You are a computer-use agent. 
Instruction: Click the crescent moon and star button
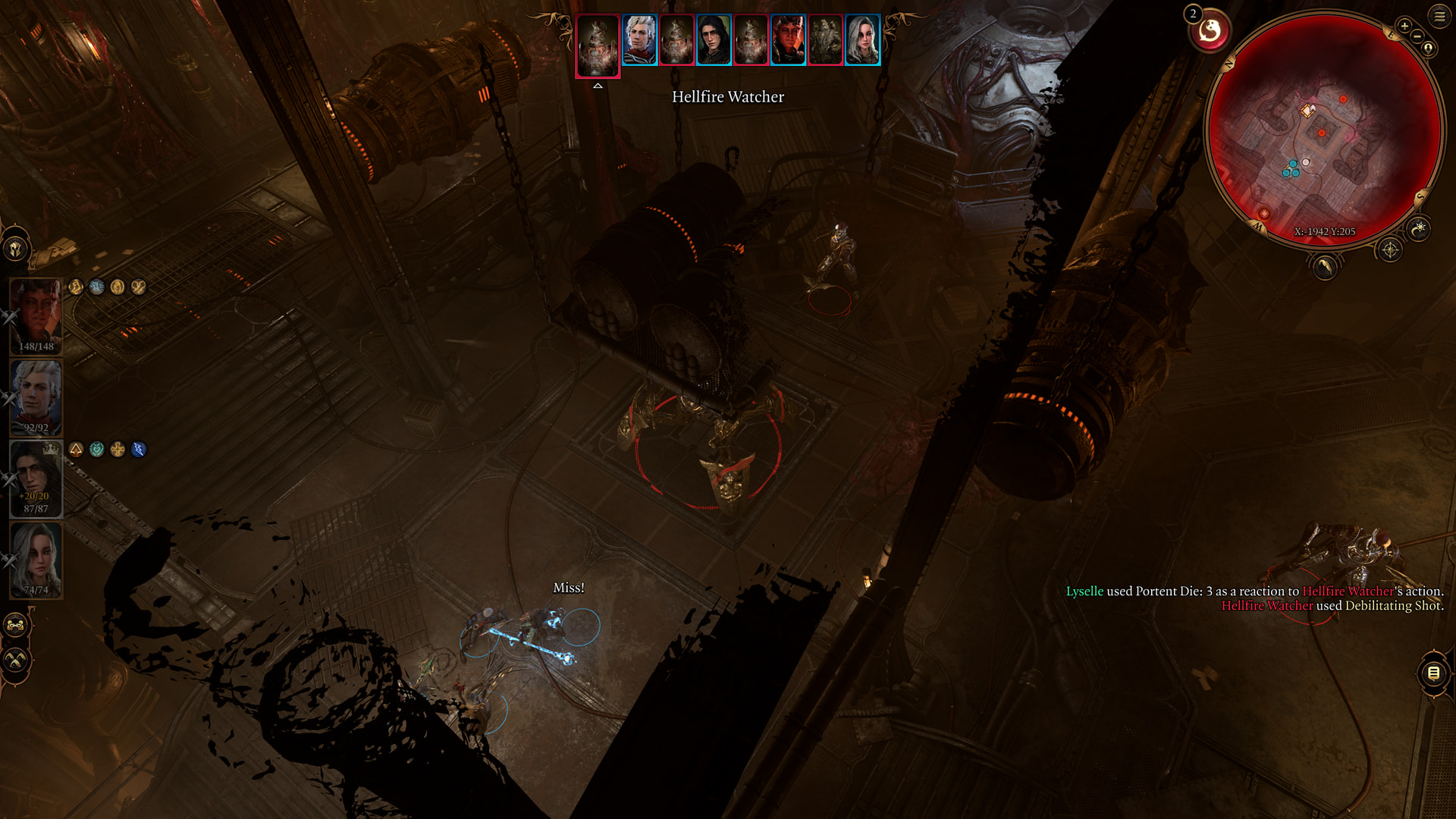tap(1419, 228)
